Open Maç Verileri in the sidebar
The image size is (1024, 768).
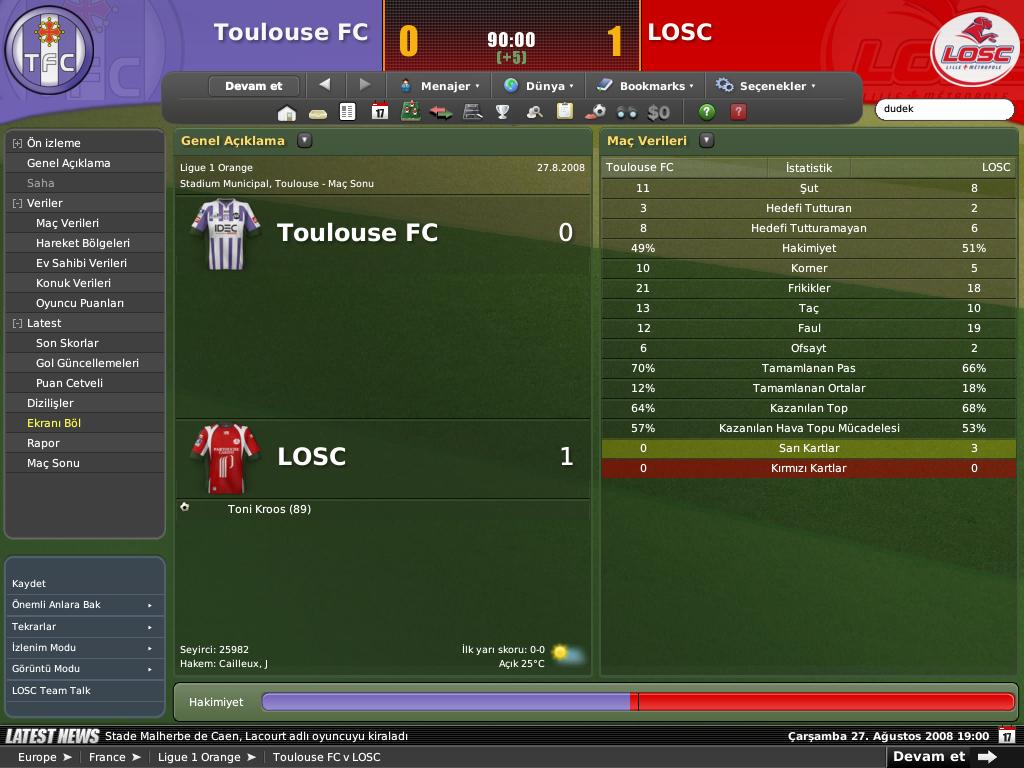pyautogui.click(x=67, y=223)
